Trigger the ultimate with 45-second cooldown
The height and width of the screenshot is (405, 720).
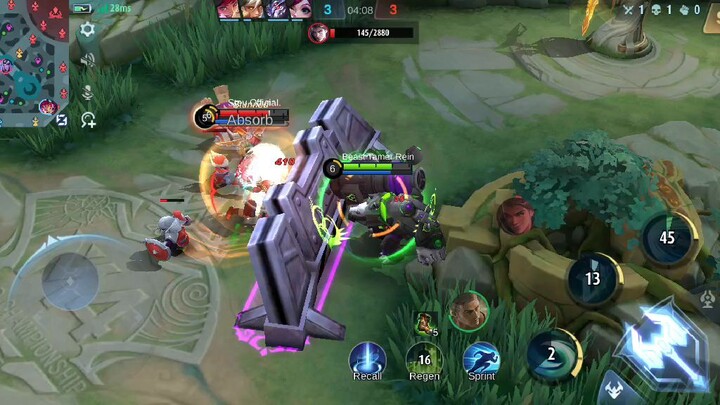tap(667, 238)
